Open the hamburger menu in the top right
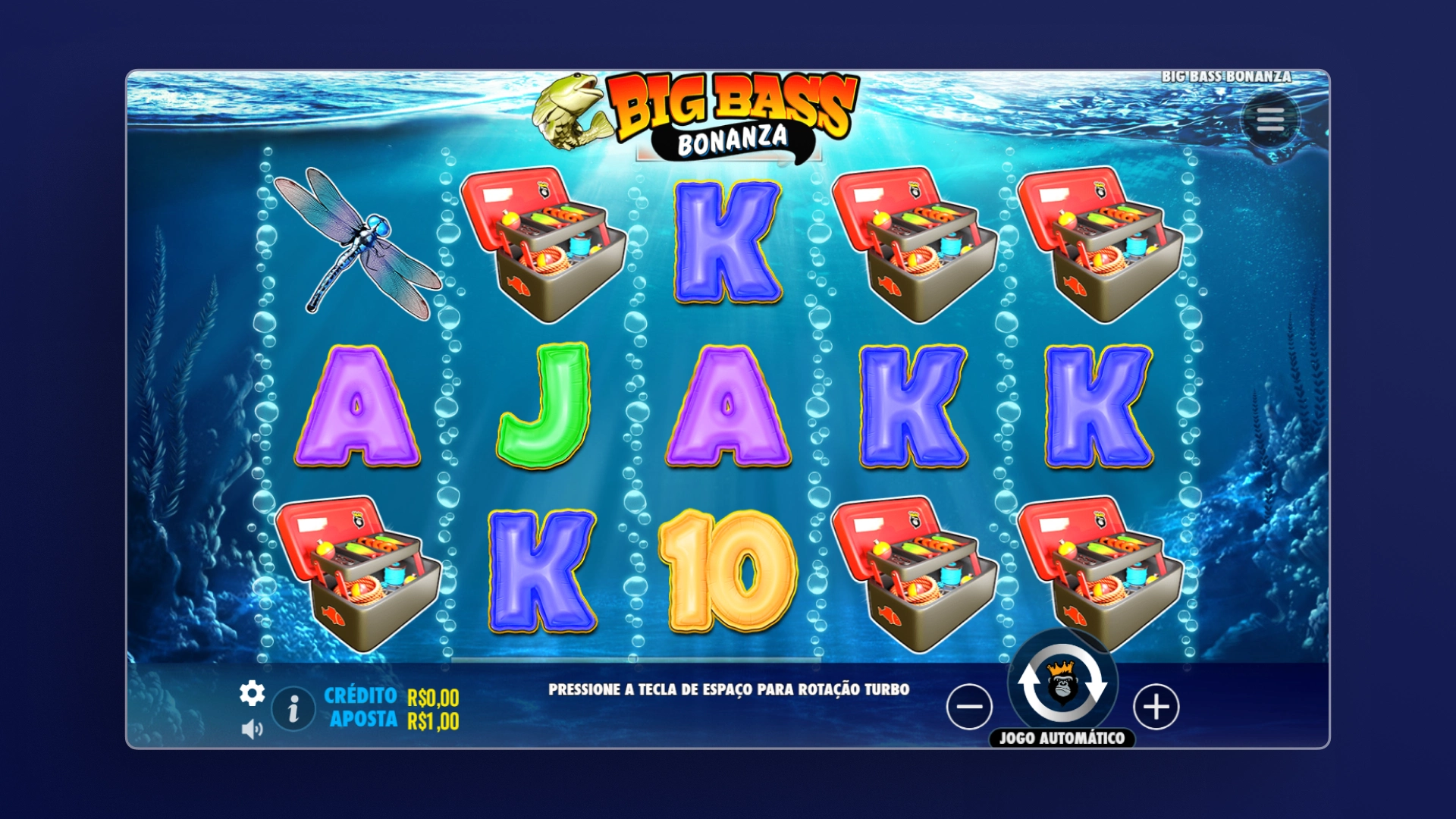 (1271, 118)
